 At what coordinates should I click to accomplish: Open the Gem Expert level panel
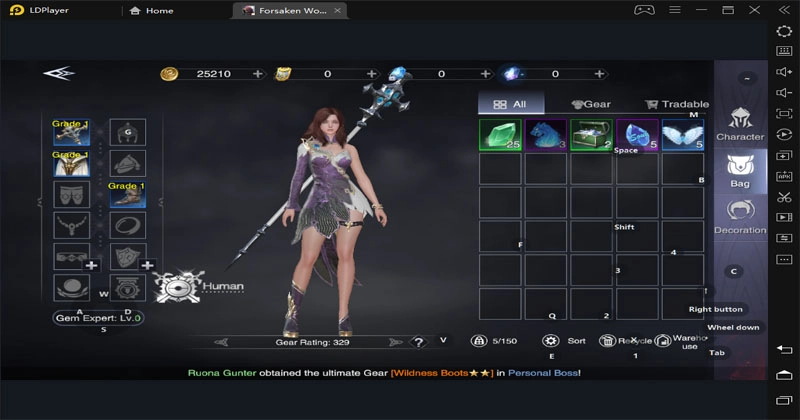[98, 318]
